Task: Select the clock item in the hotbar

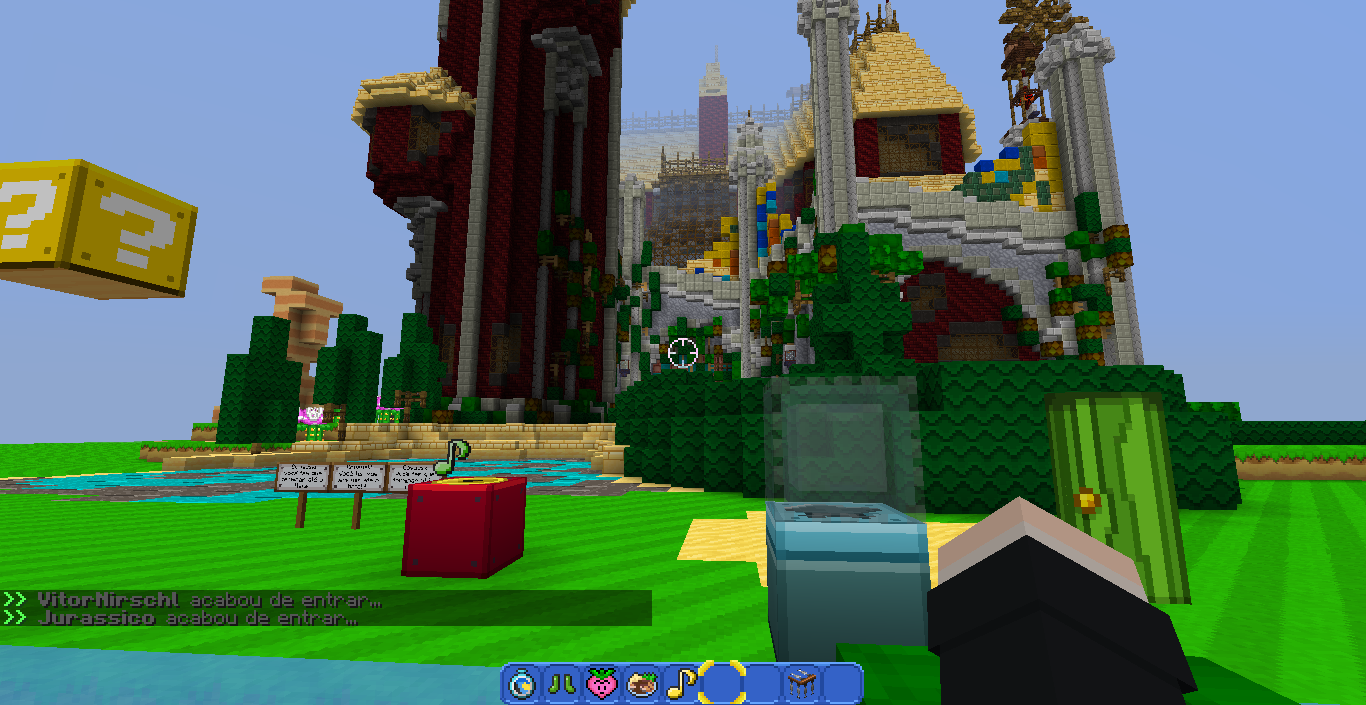Action: coord(521,684)
